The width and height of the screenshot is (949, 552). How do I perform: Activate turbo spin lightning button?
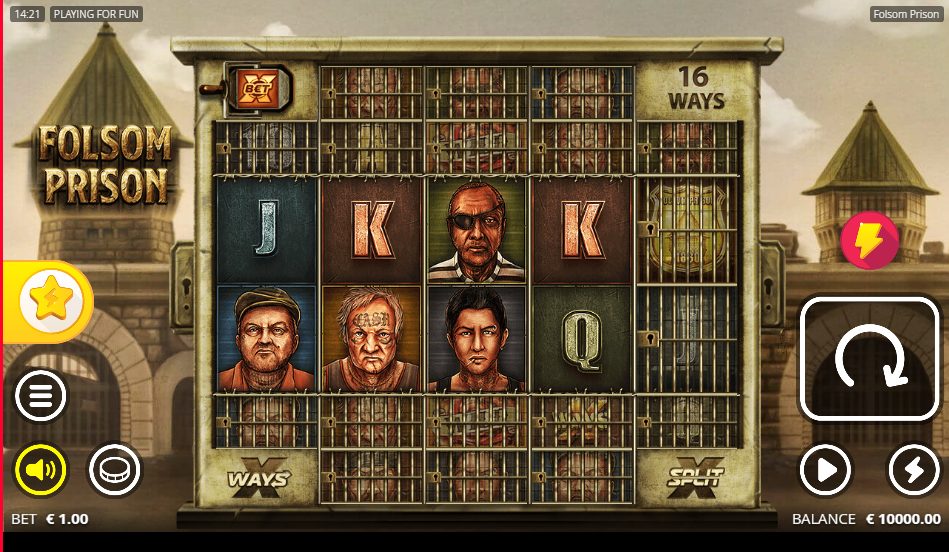pos(913,469)
